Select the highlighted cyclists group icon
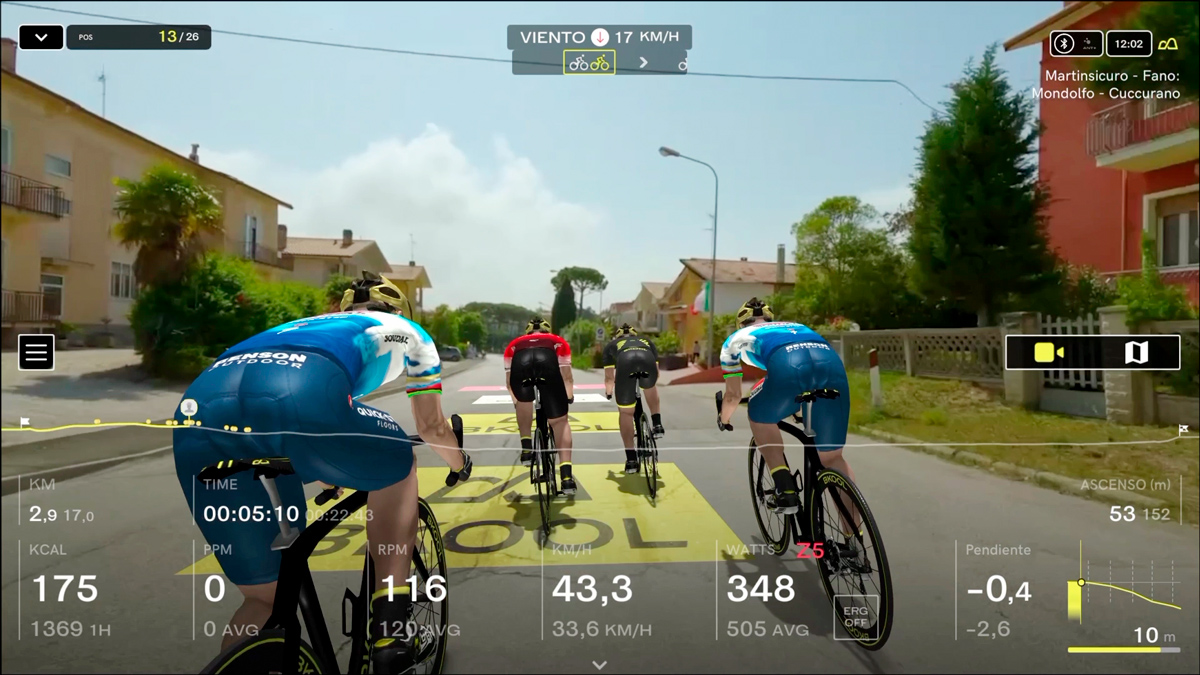Image resolution: width=1200 pixels, height=675 pixels. (x=589, y=63)
